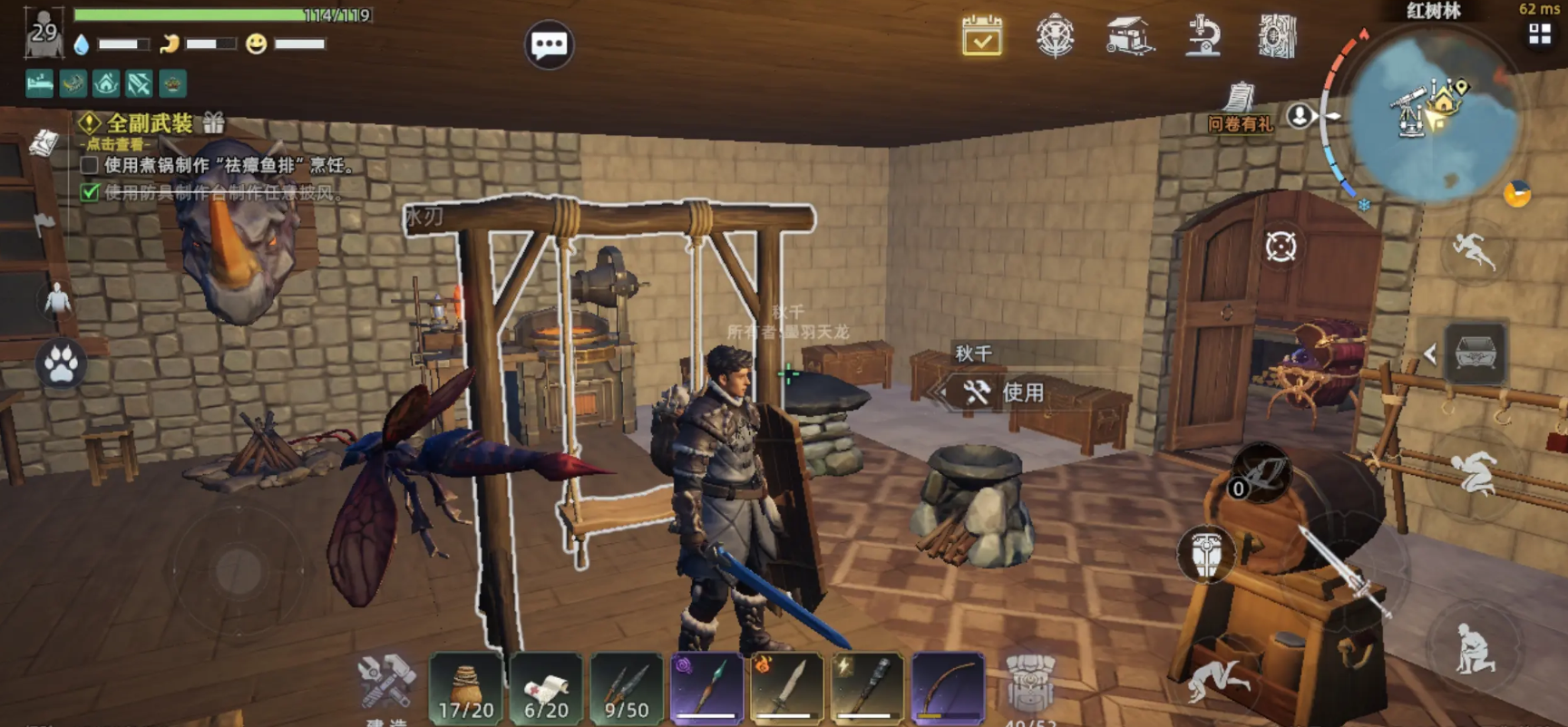Open the house building menu icon
The height and width of the screenshot is (727, 1568).
pos(1129,37)
